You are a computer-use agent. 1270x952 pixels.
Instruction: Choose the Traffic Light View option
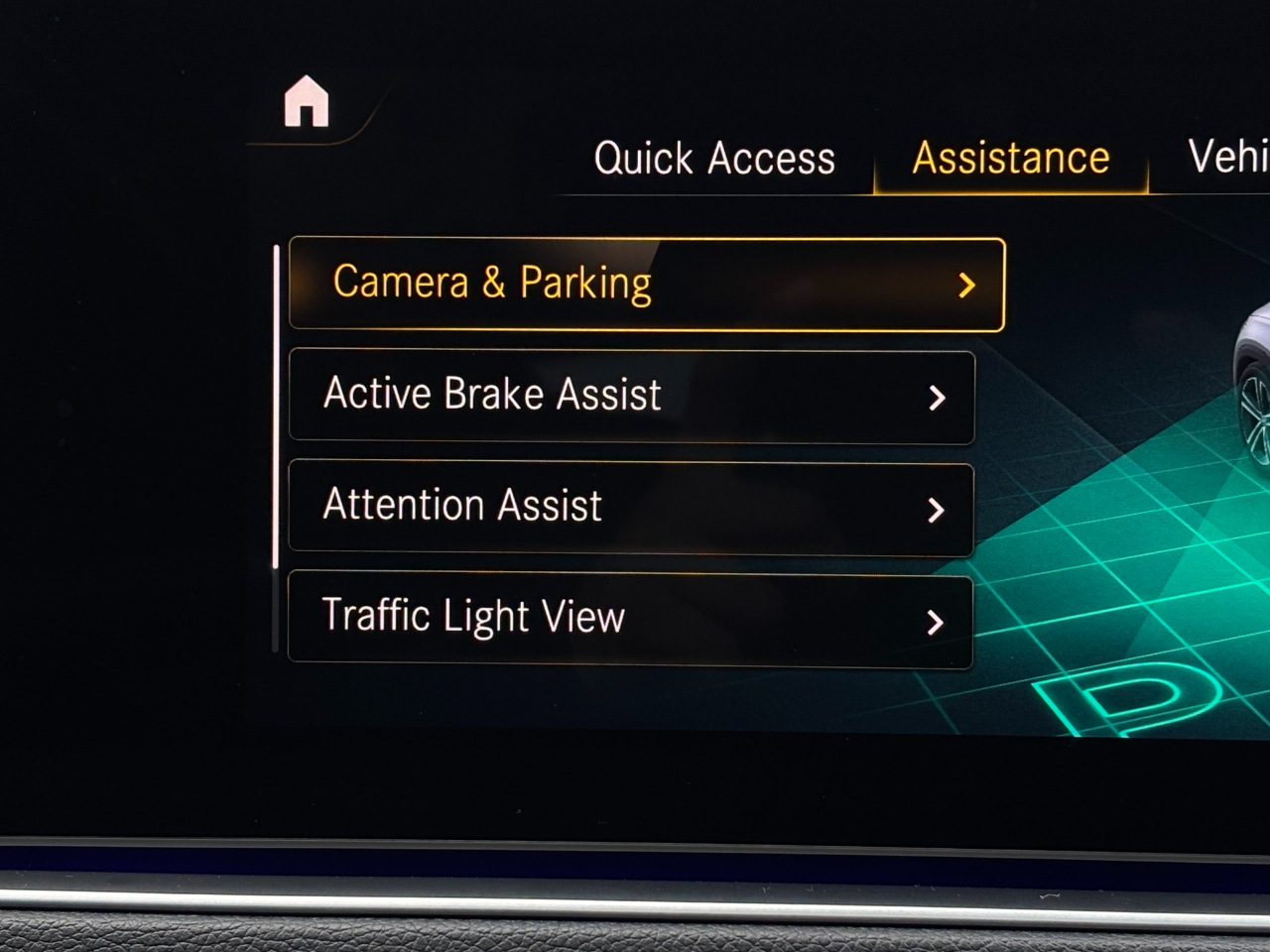coord(630,619)
